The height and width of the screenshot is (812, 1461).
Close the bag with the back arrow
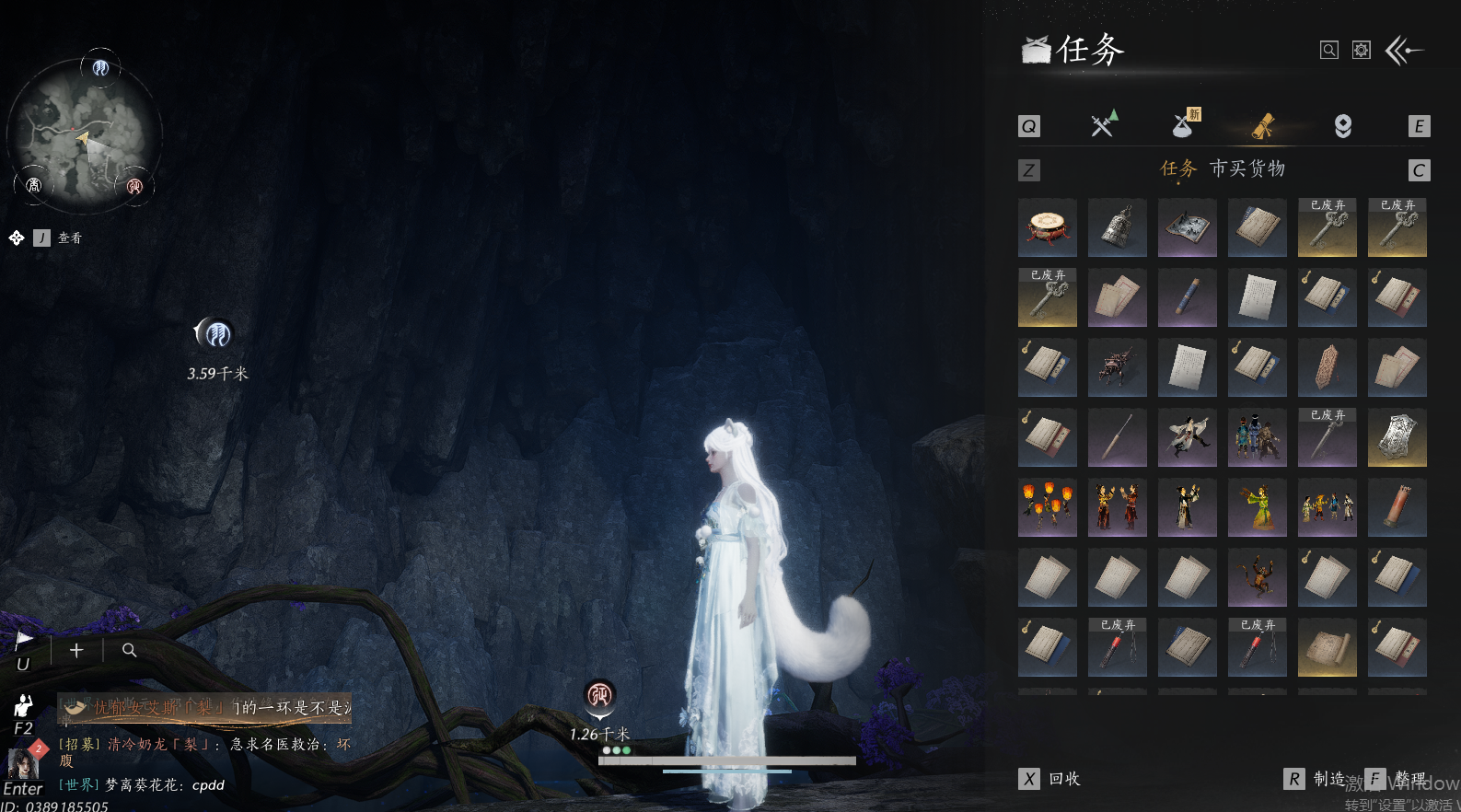[x=1405, y=51]
